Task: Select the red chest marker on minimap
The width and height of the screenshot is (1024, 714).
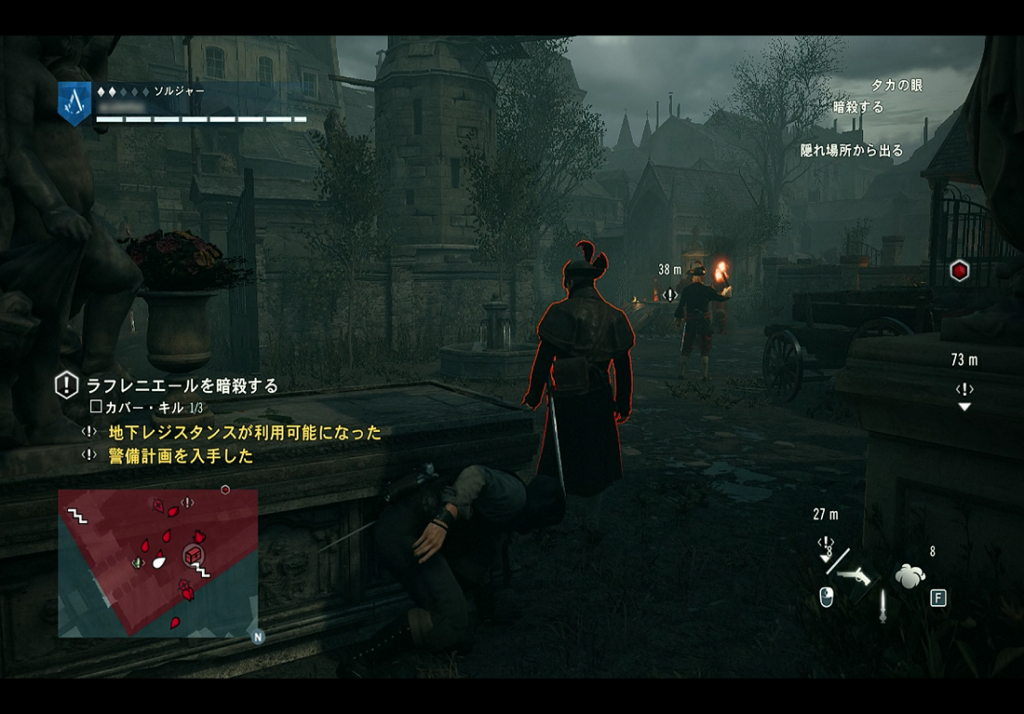Action: click(193, 554)
